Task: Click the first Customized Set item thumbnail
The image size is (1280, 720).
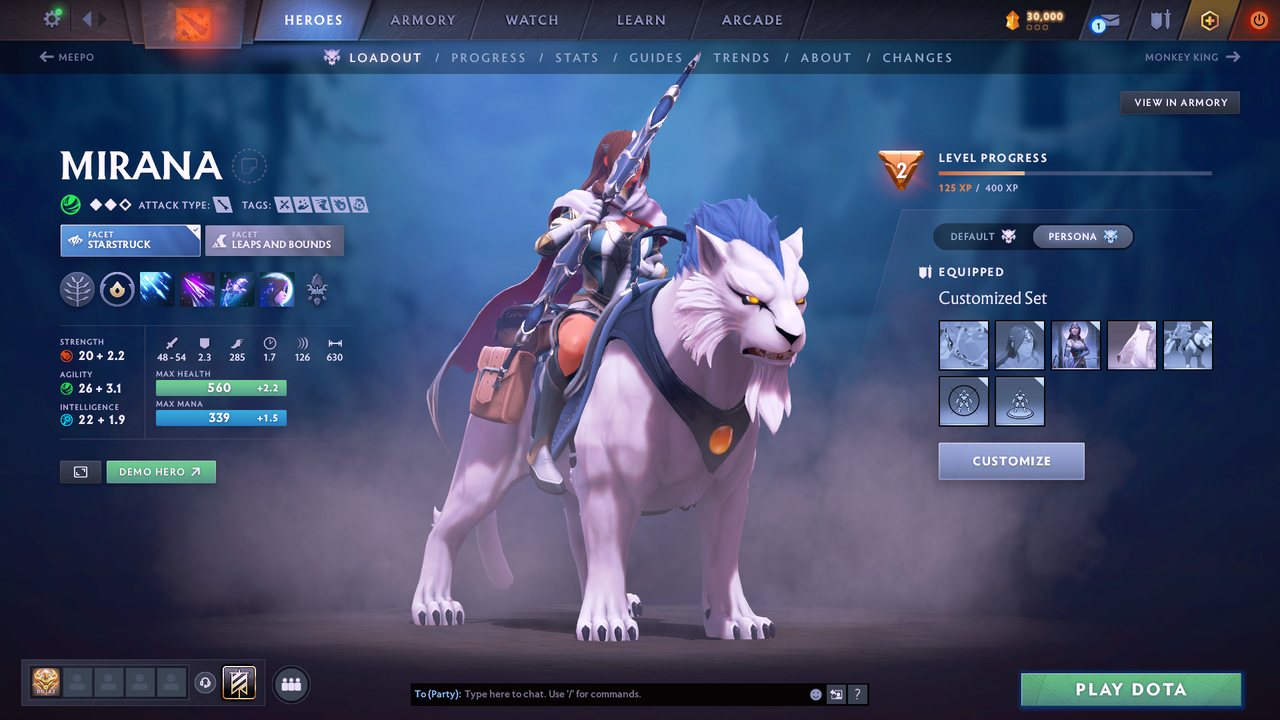Action: coord(963,345)
